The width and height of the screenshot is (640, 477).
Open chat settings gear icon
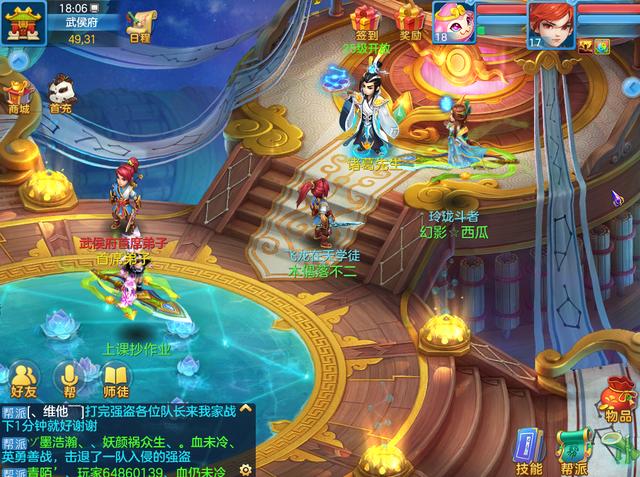pyautogui.click(x=245, y=469)
